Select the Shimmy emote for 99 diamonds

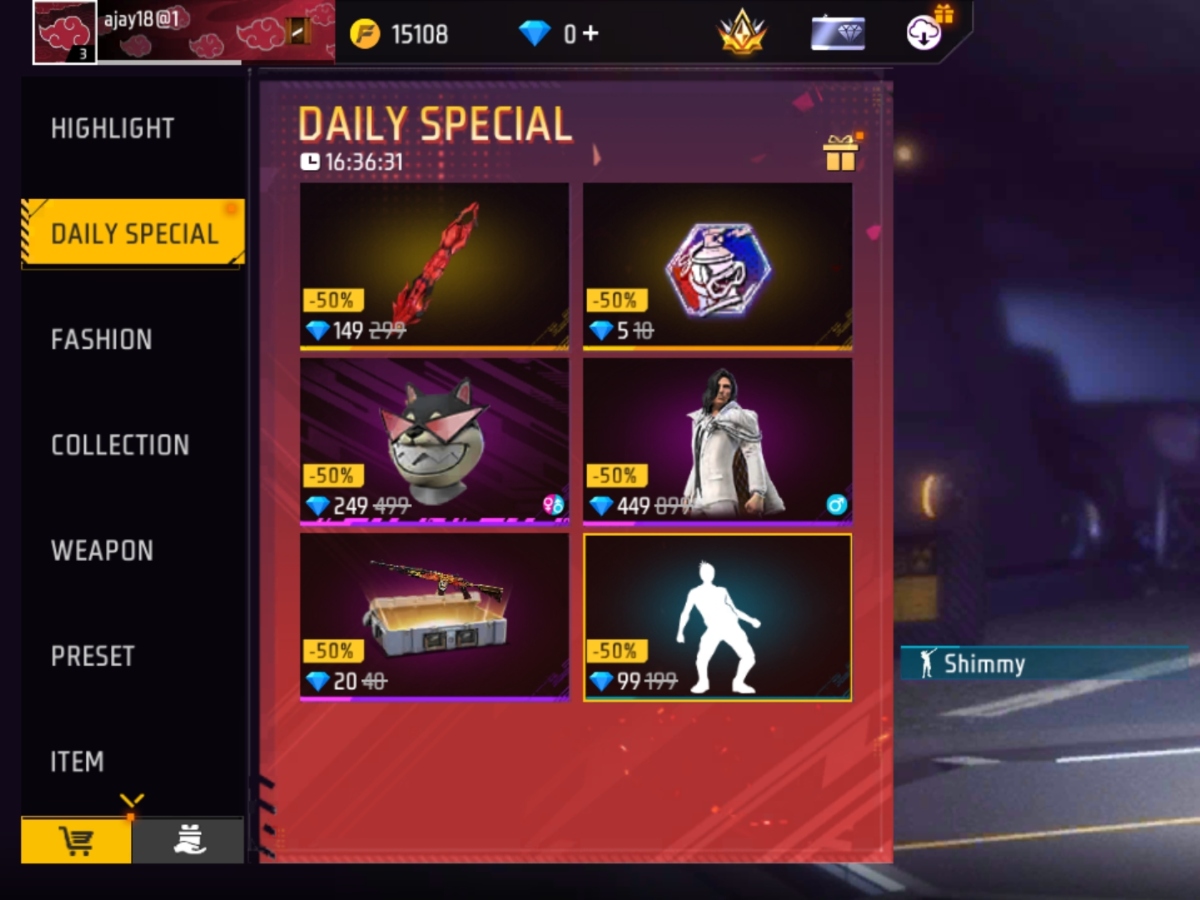coord(717,616)
